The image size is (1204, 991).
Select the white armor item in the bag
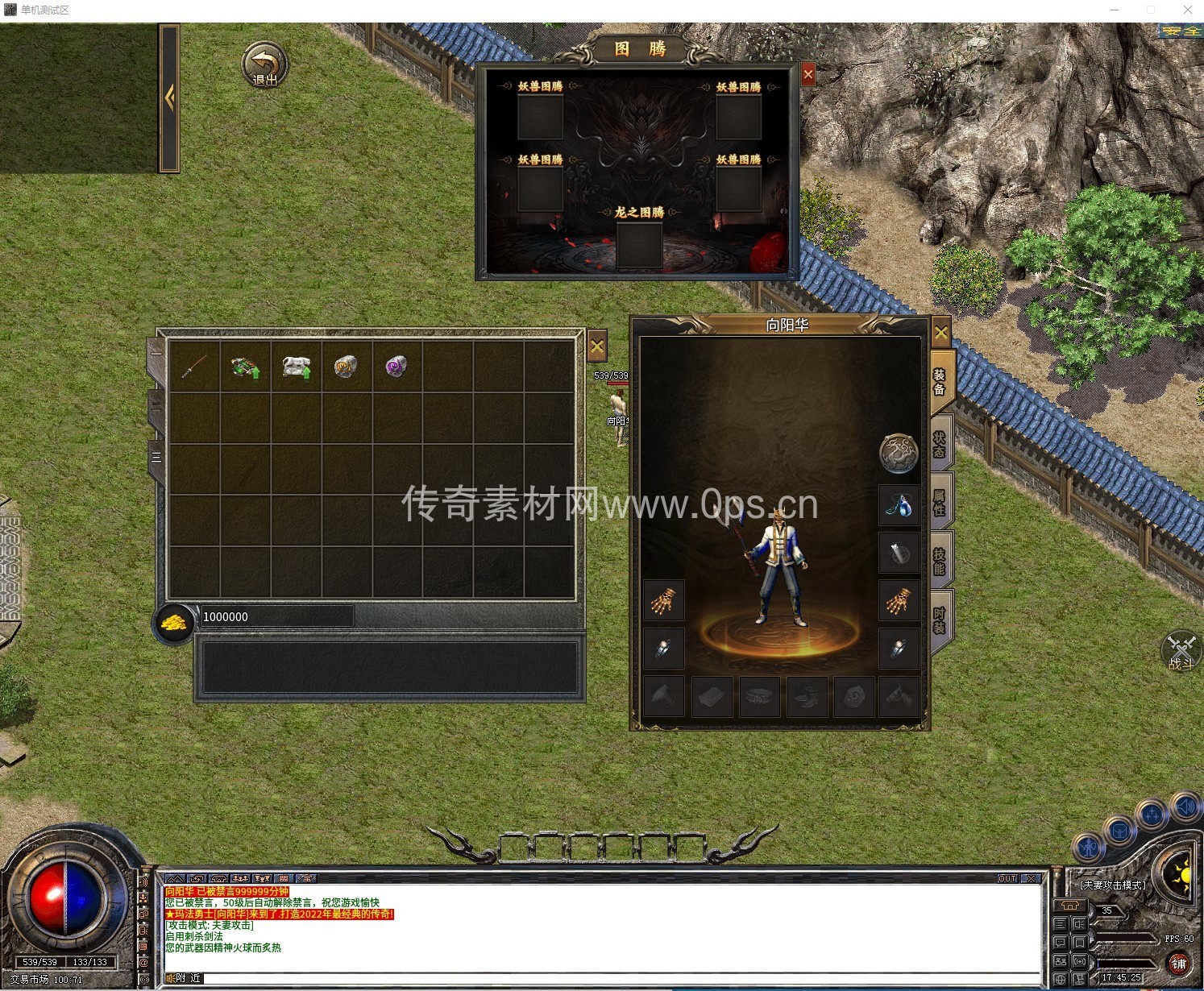(296, 367)
